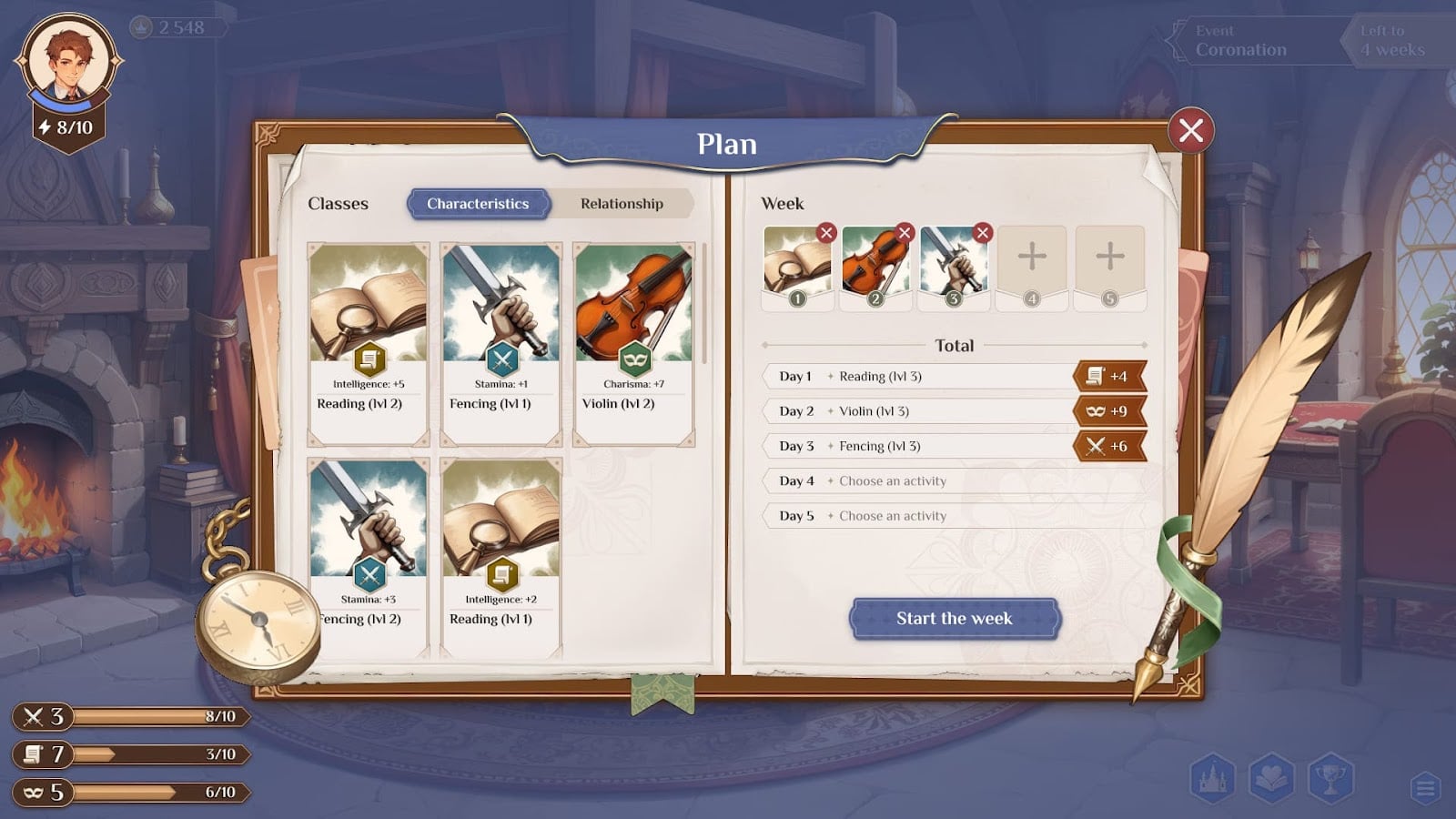The width and height of the screenshot is (1456, 819).
Task: Remove the Reading activity from slot 1
Action: (825, 233)
